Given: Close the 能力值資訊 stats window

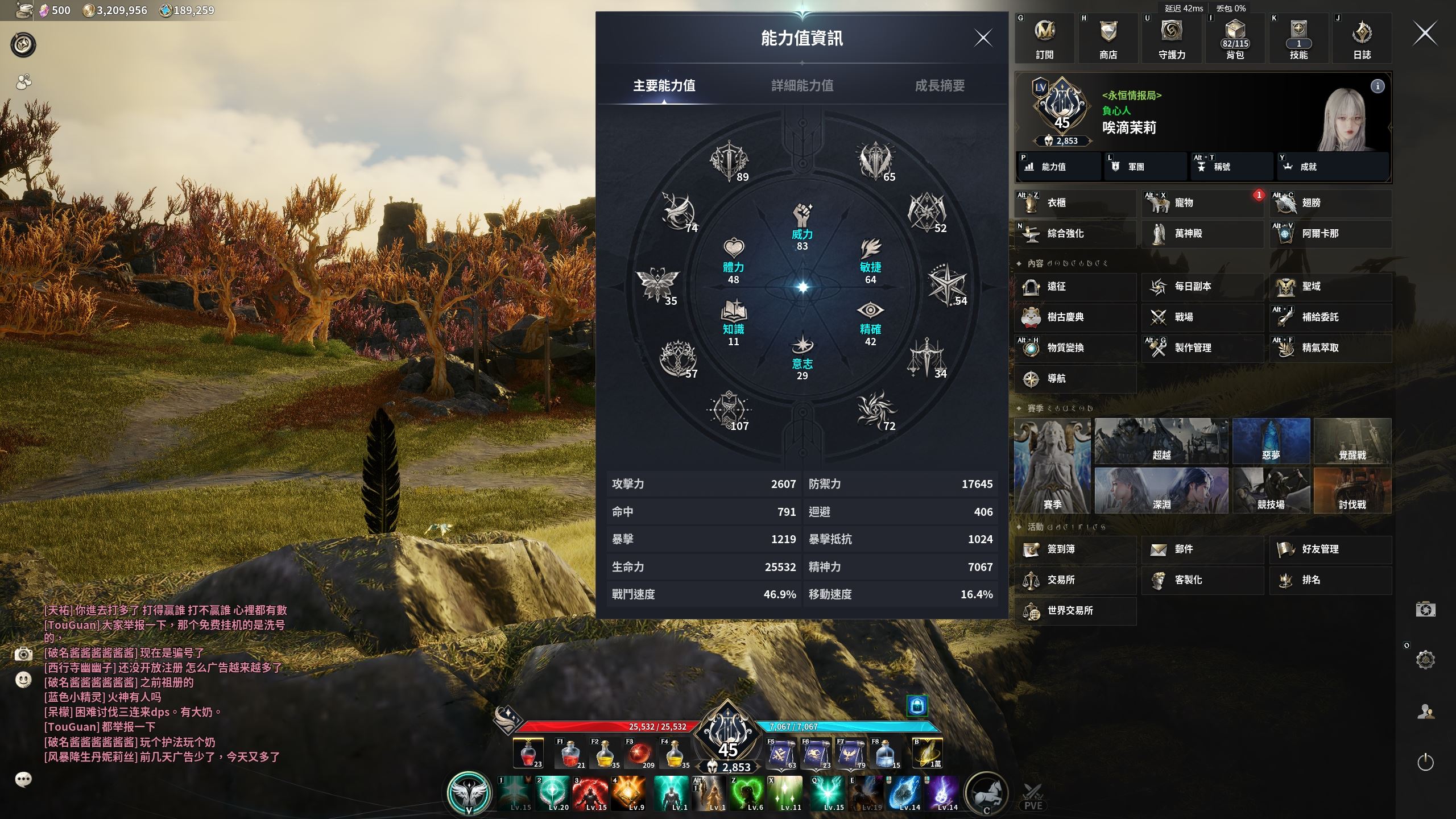Looking at the screenshot, I should 983,38.
